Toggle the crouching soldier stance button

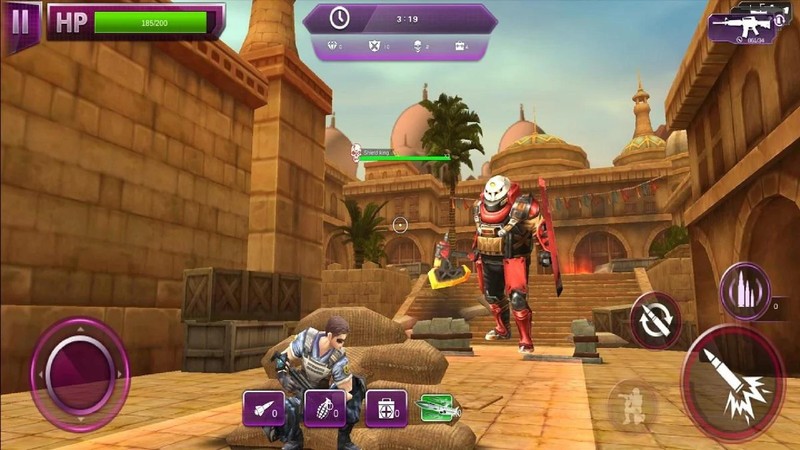coord(632,405)
